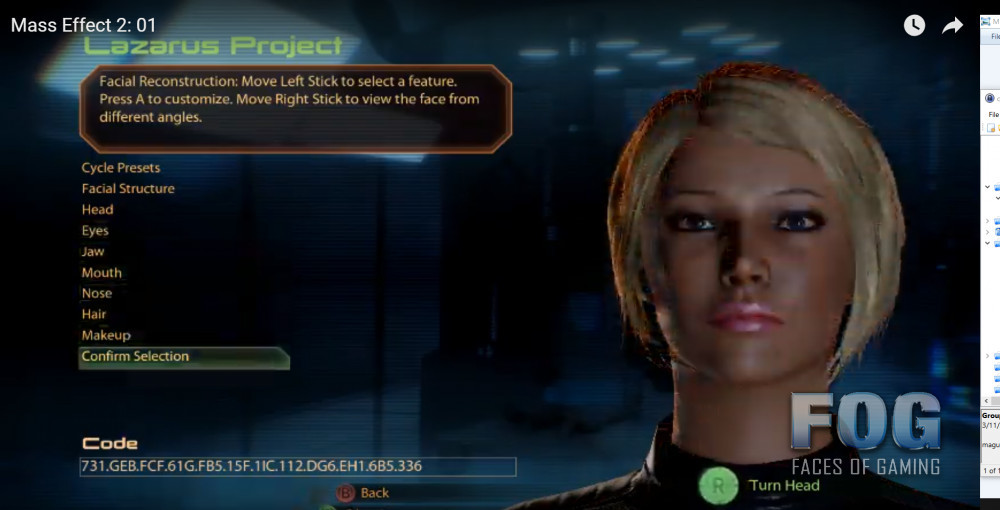This screenshot has height=510, width=1000.
Task: Choose the Head feature entry
Action: click(98, 210)
